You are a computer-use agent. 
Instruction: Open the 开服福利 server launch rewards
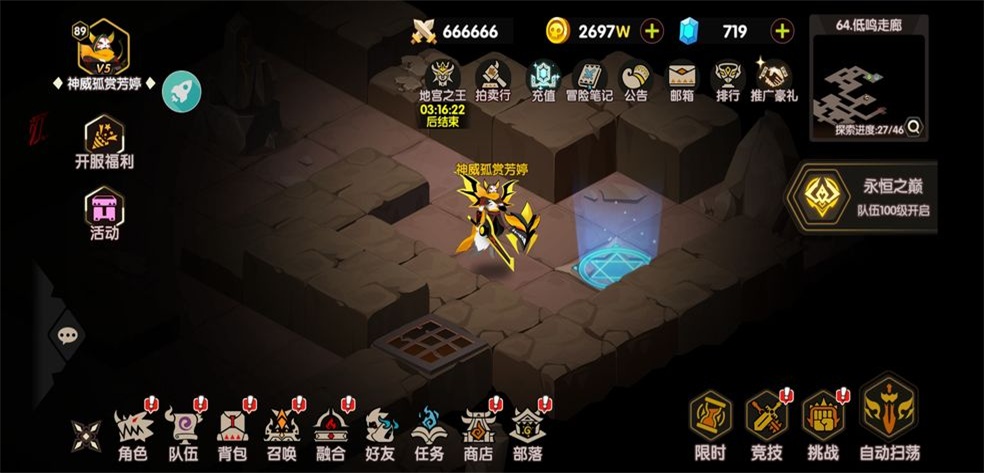(x=104, y=144)
